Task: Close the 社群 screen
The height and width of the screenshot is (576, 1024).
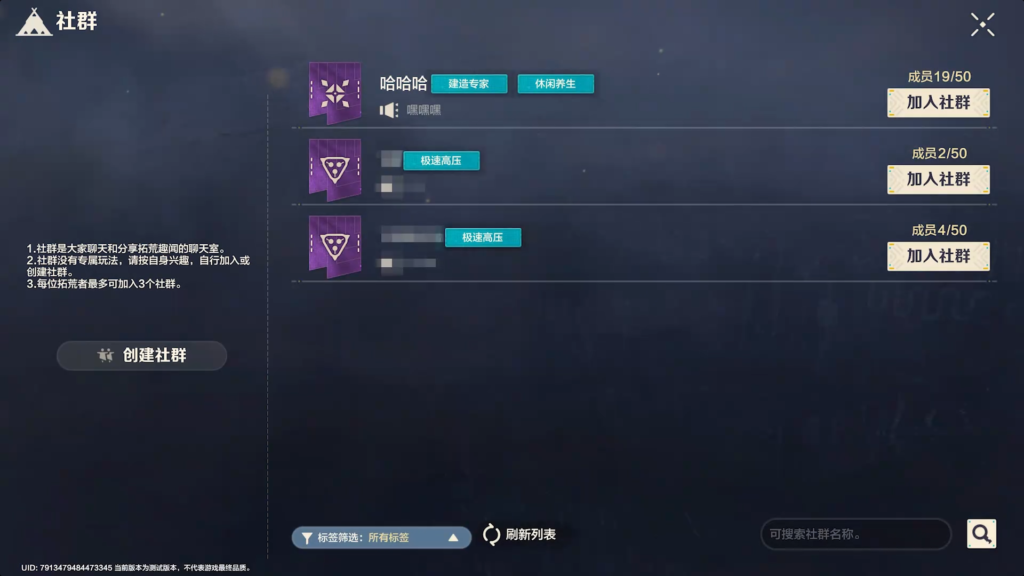Action: coord(982,25)
